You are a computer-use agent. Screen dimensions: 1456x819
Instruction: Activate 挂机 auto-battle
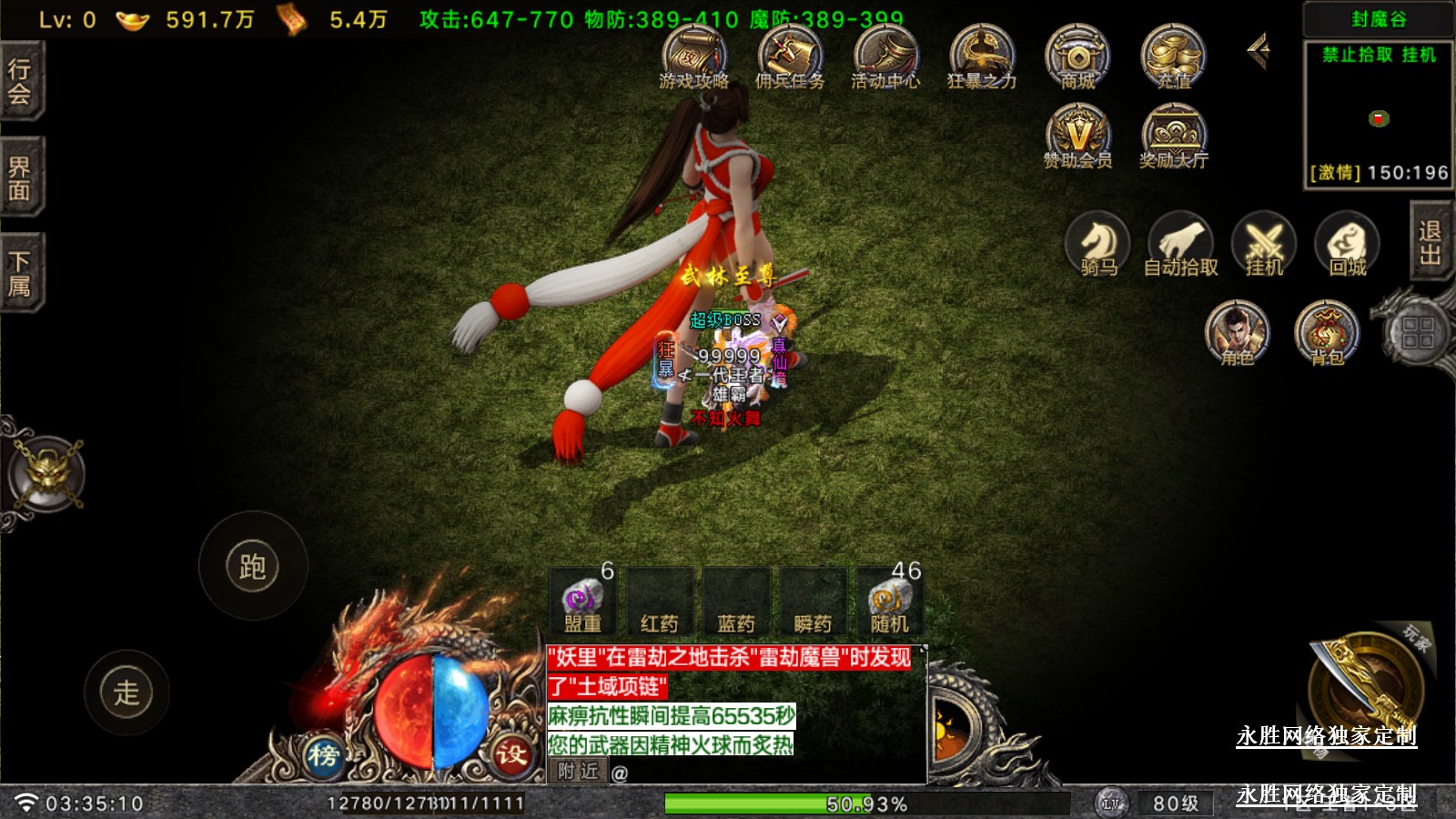coord(1264,244)
